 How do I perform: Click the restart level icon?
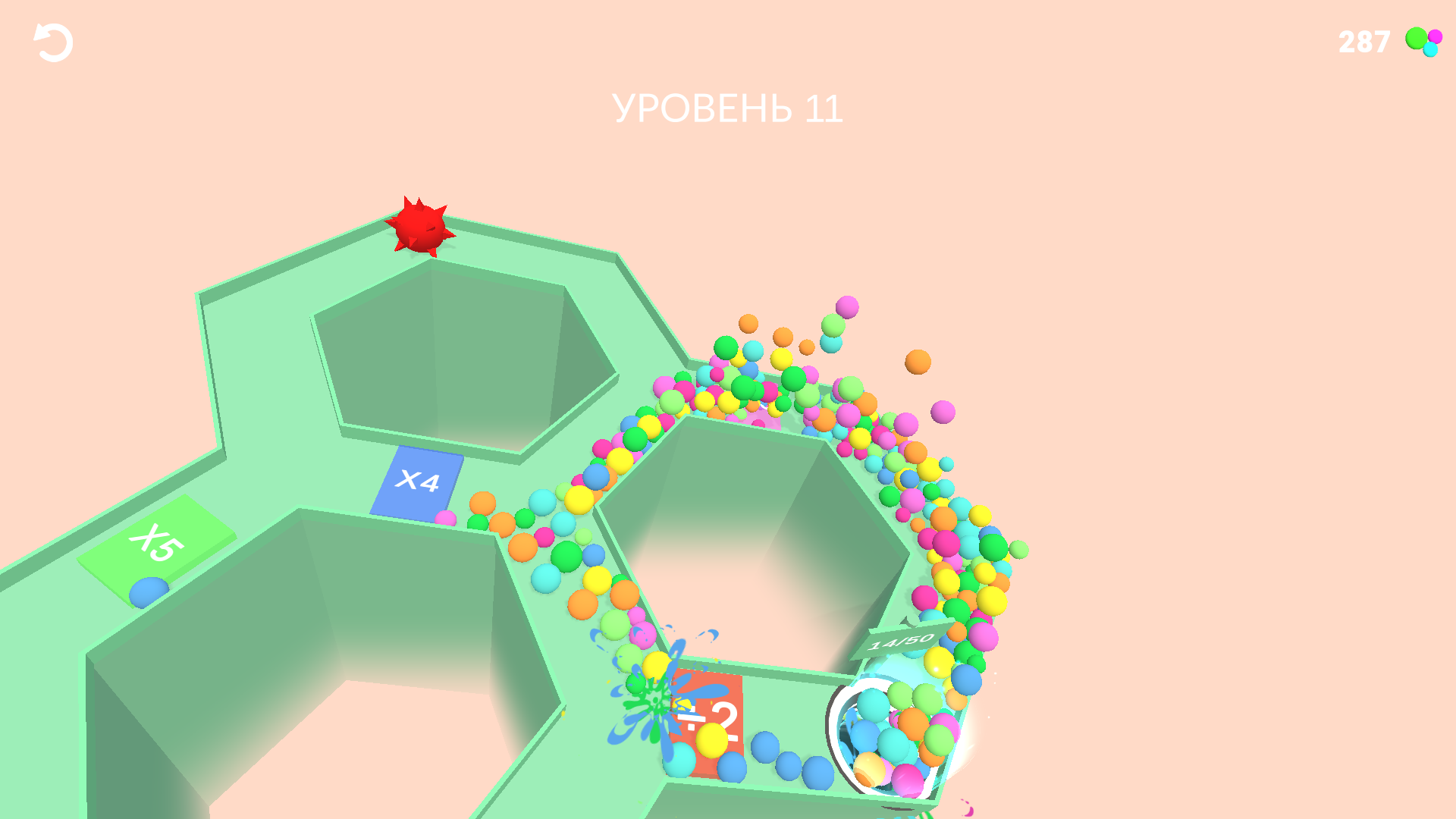pyautogui.click(x=50, y=42)
